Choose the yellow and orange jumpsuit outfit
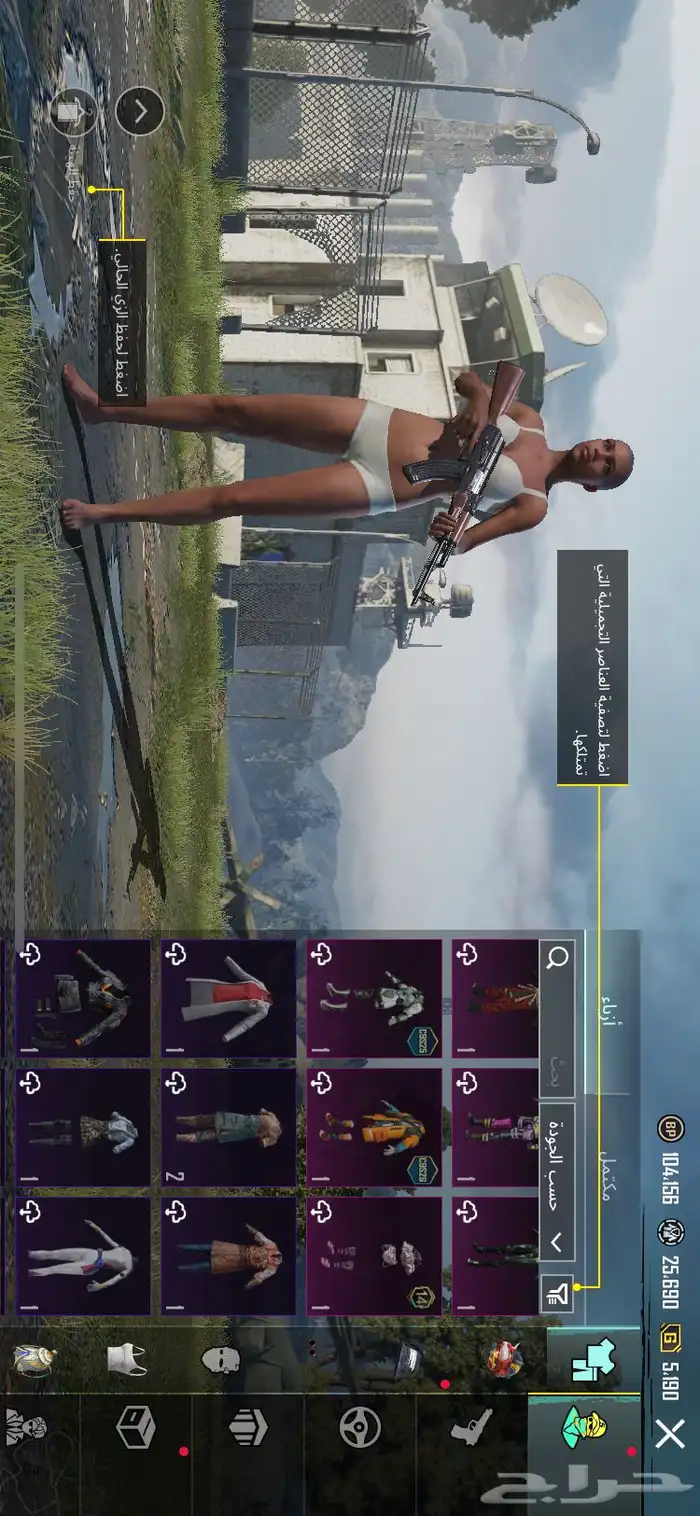The height and width of the screenshot is (1516, 700). click(374, 1127)
